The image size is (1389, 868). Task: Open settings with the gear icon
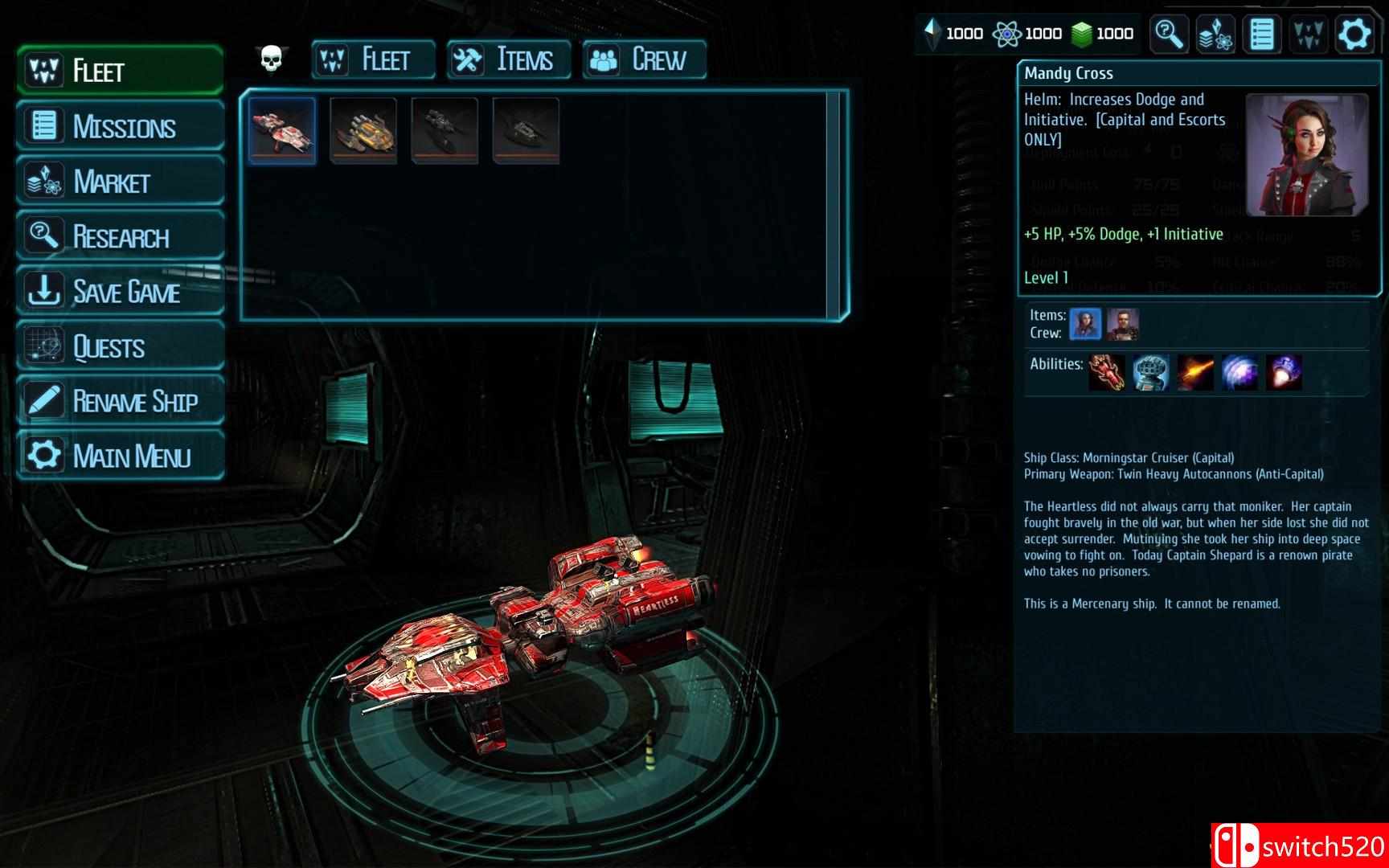[1354, 35]
